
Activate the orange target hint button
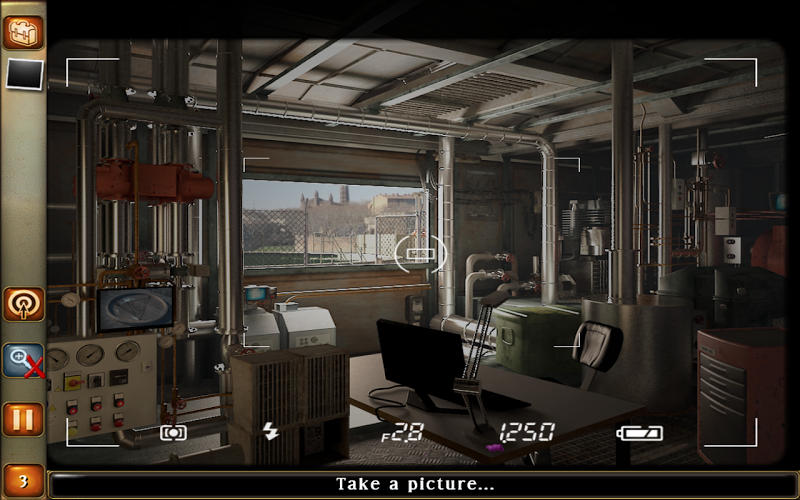click(23, 304)
